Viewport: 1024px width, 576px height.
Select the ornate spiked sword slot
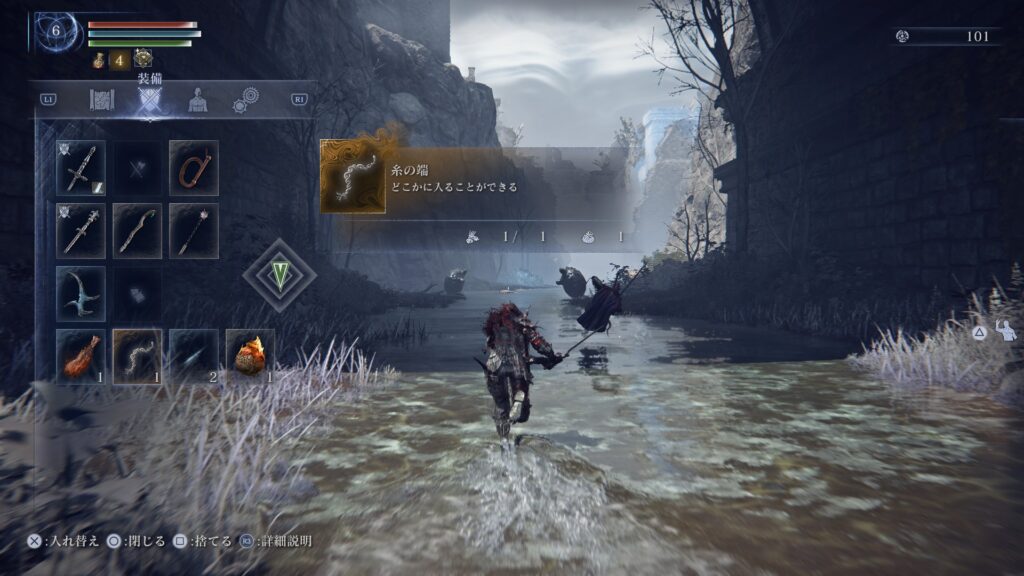pyautogui.click(x=81, y=231)
